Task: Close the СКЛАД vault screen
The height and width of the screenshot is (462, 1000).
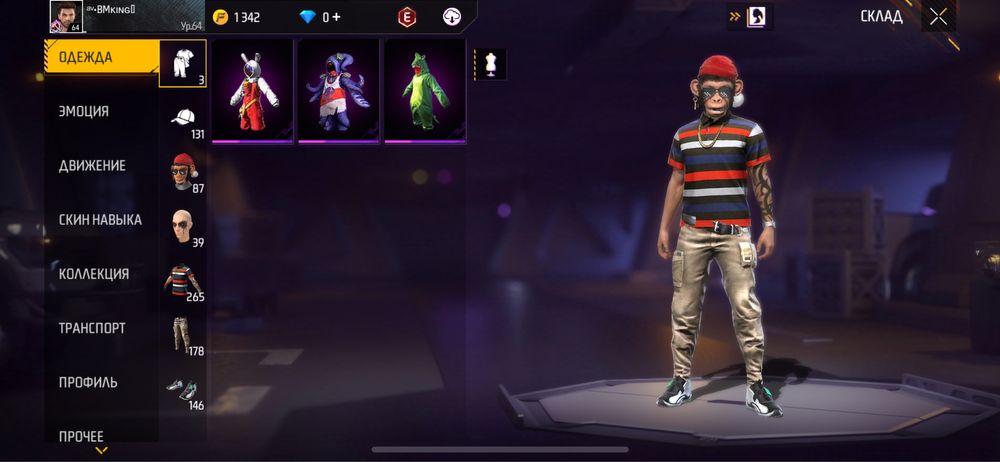Action: (x=938, y=16)
